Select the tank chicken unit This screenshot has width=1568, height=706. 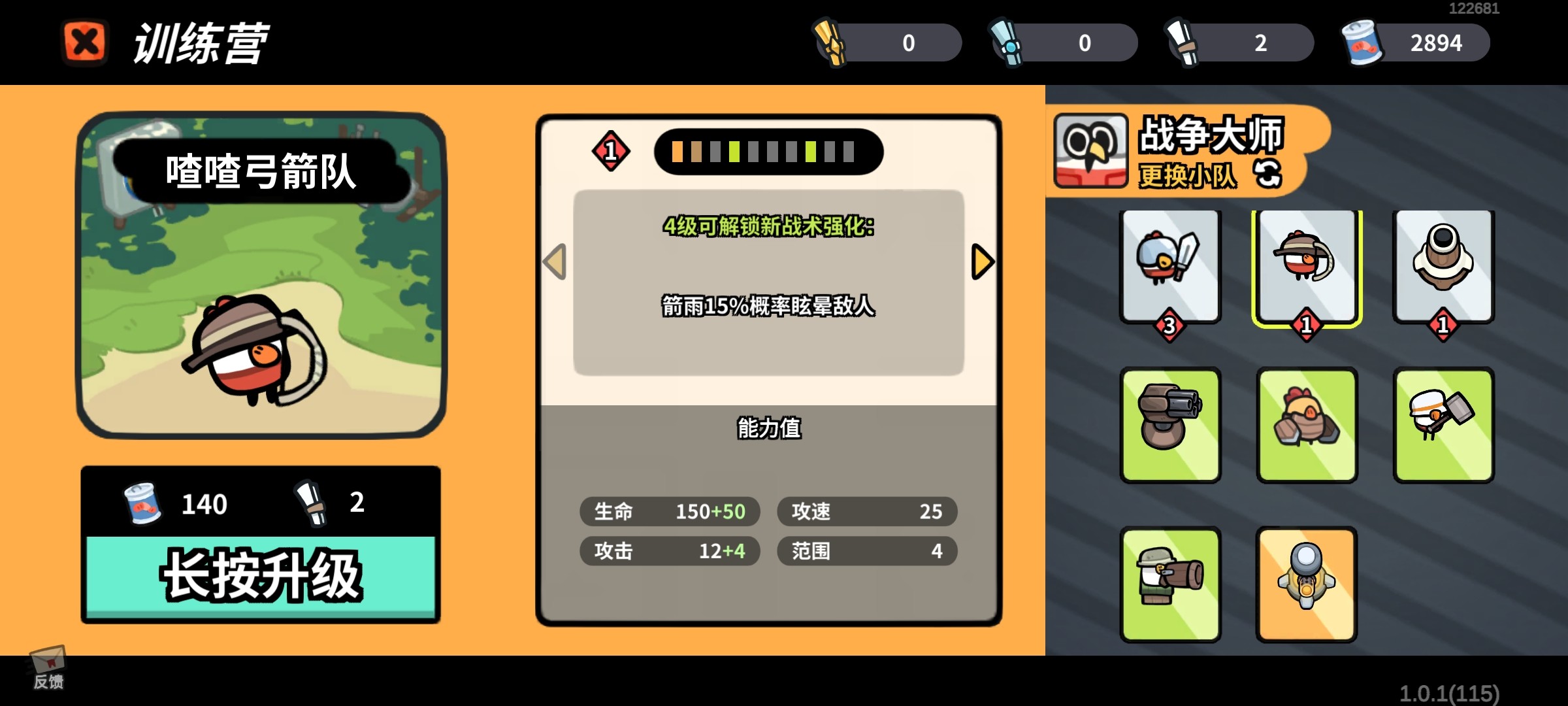point(1307,425)
